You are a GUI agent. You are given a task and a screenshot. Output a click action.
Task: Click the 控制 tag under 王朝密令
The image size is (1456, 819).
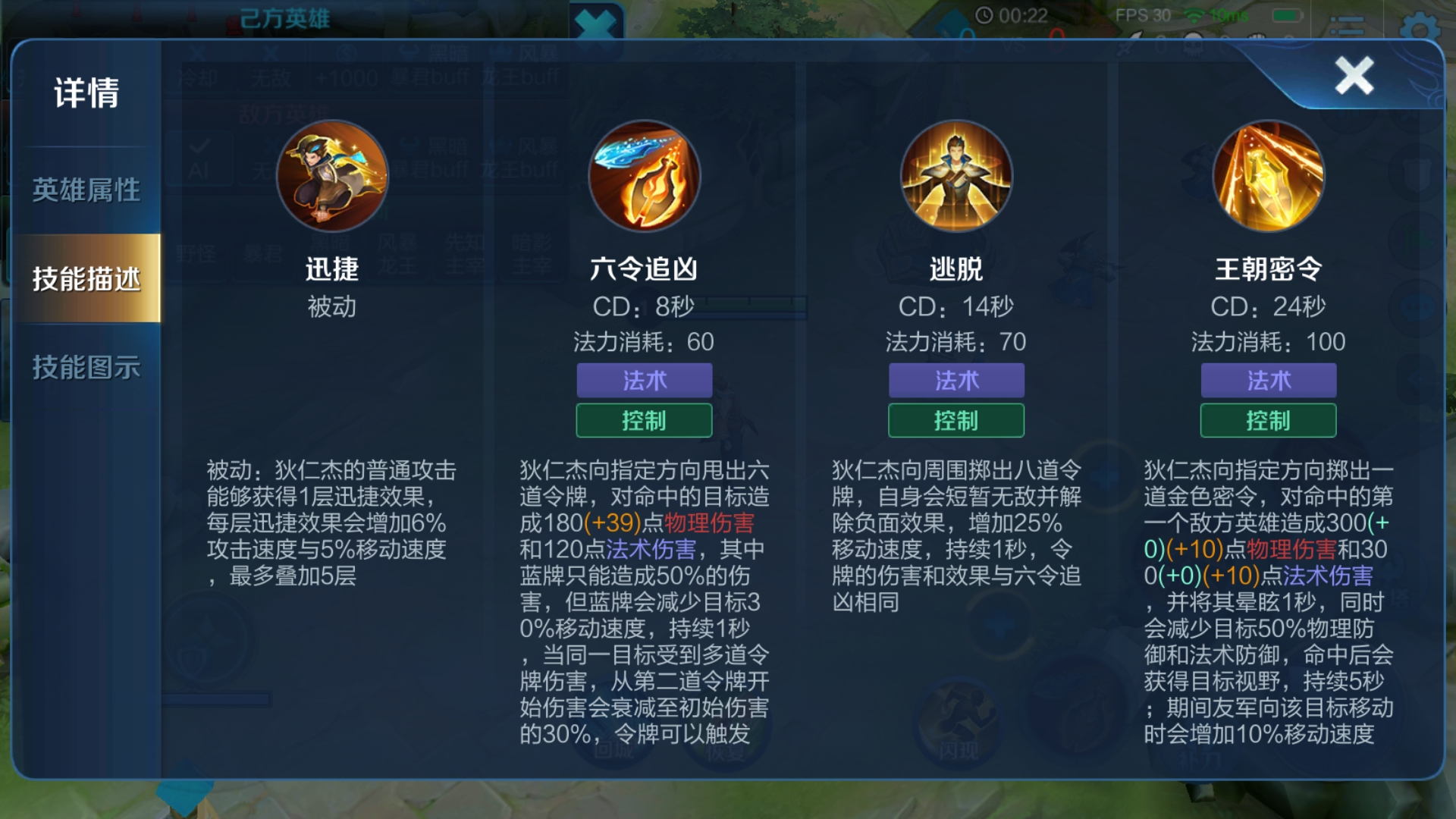pos(1267,420)
